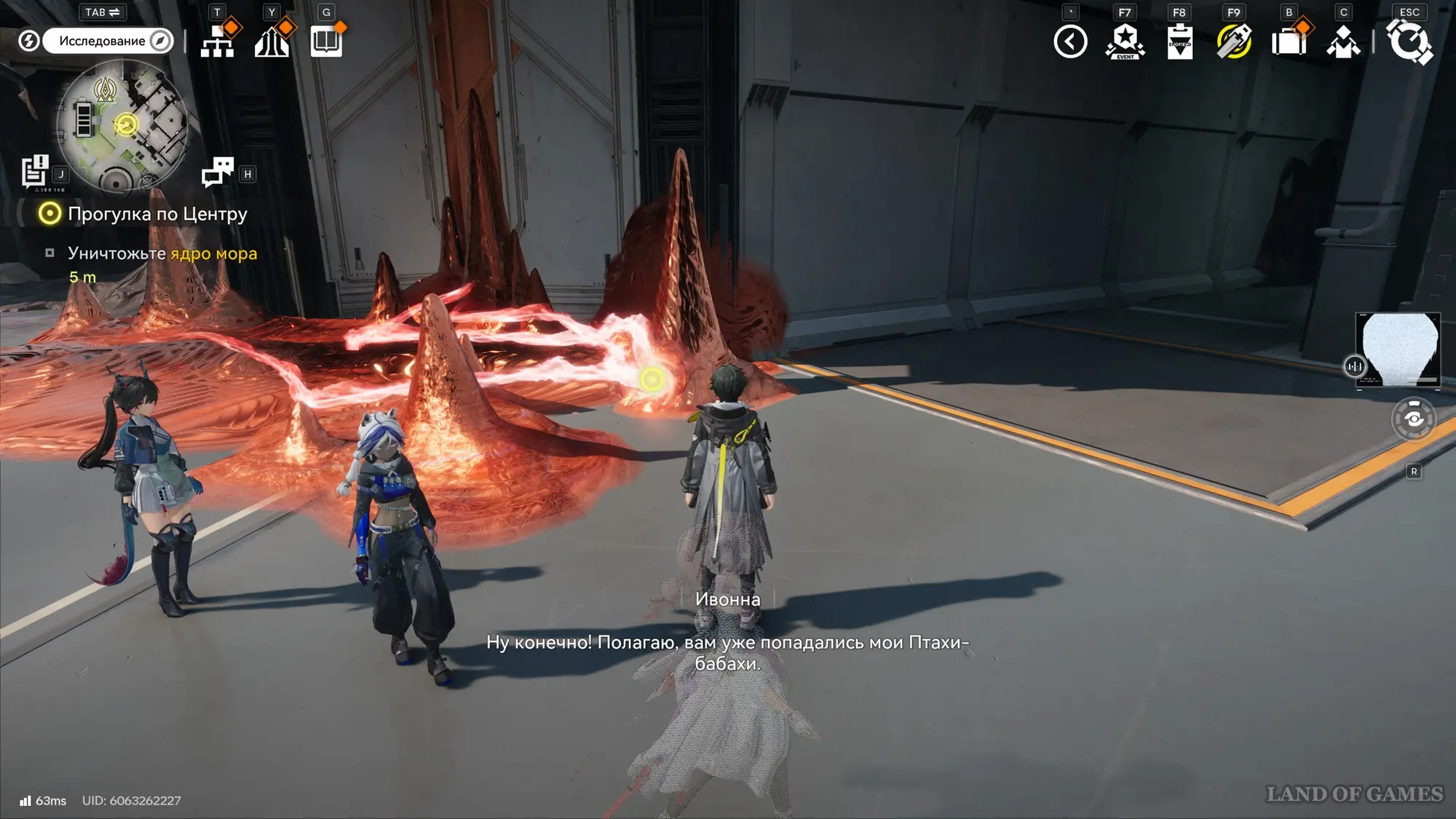Open the star Event badge menu
This screenshot has width=1456, height=819.
1125,41
